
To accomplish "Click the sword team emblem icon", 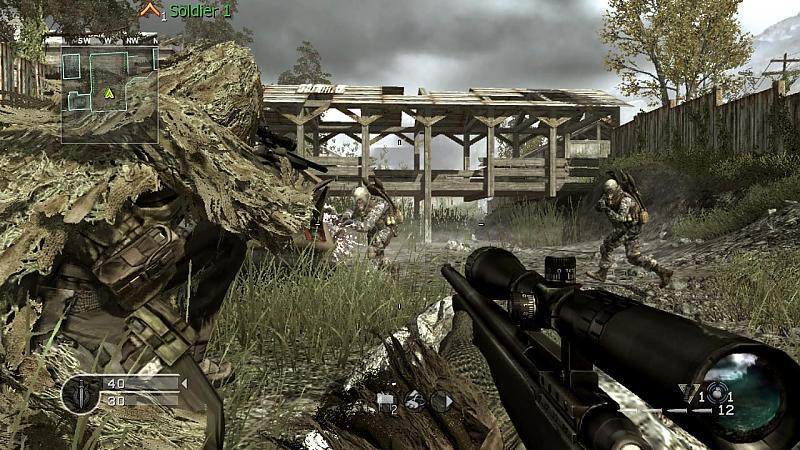I will tap(80, 394).
